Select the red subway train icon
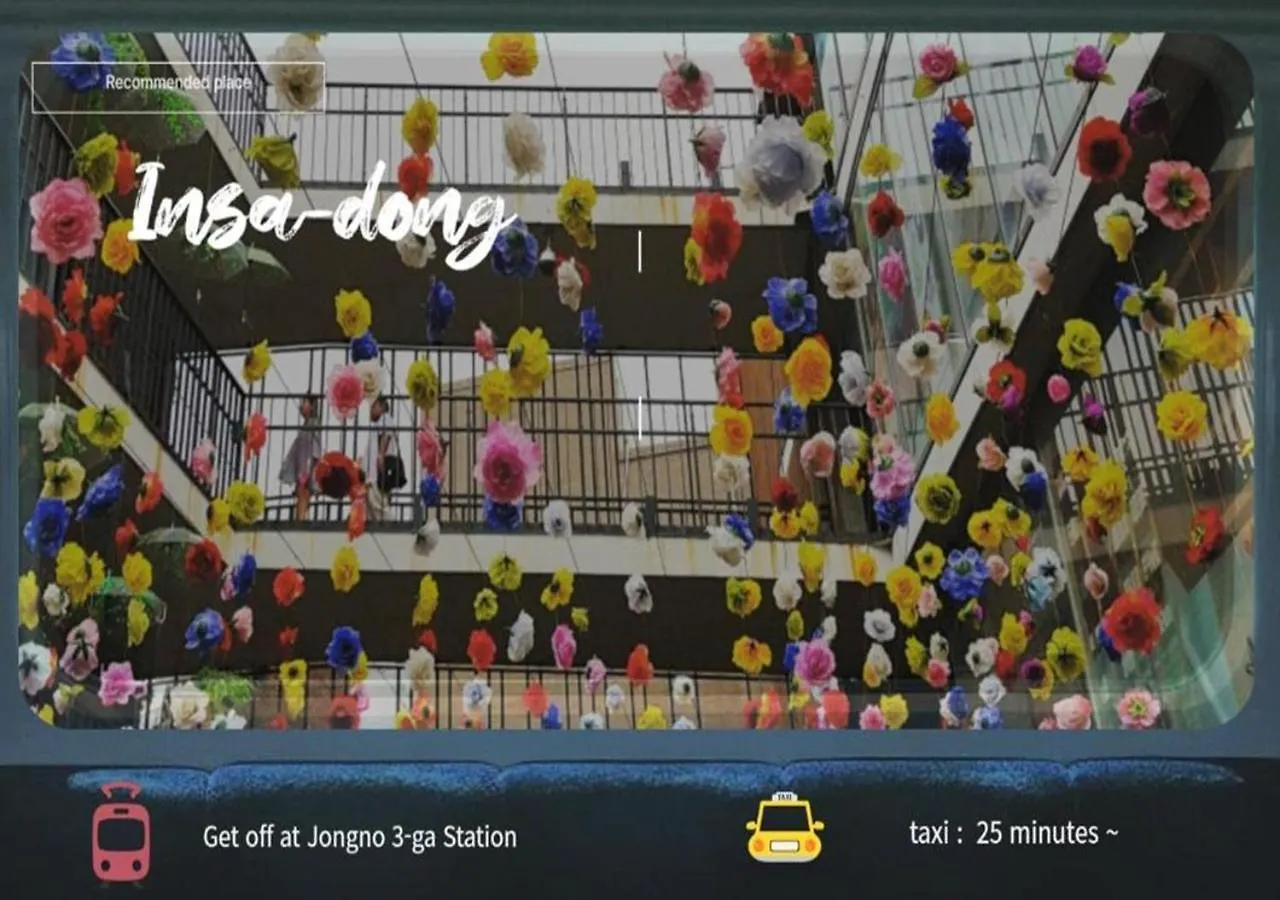This screenshot has height=900, width=1280. (x=121, y=833)
